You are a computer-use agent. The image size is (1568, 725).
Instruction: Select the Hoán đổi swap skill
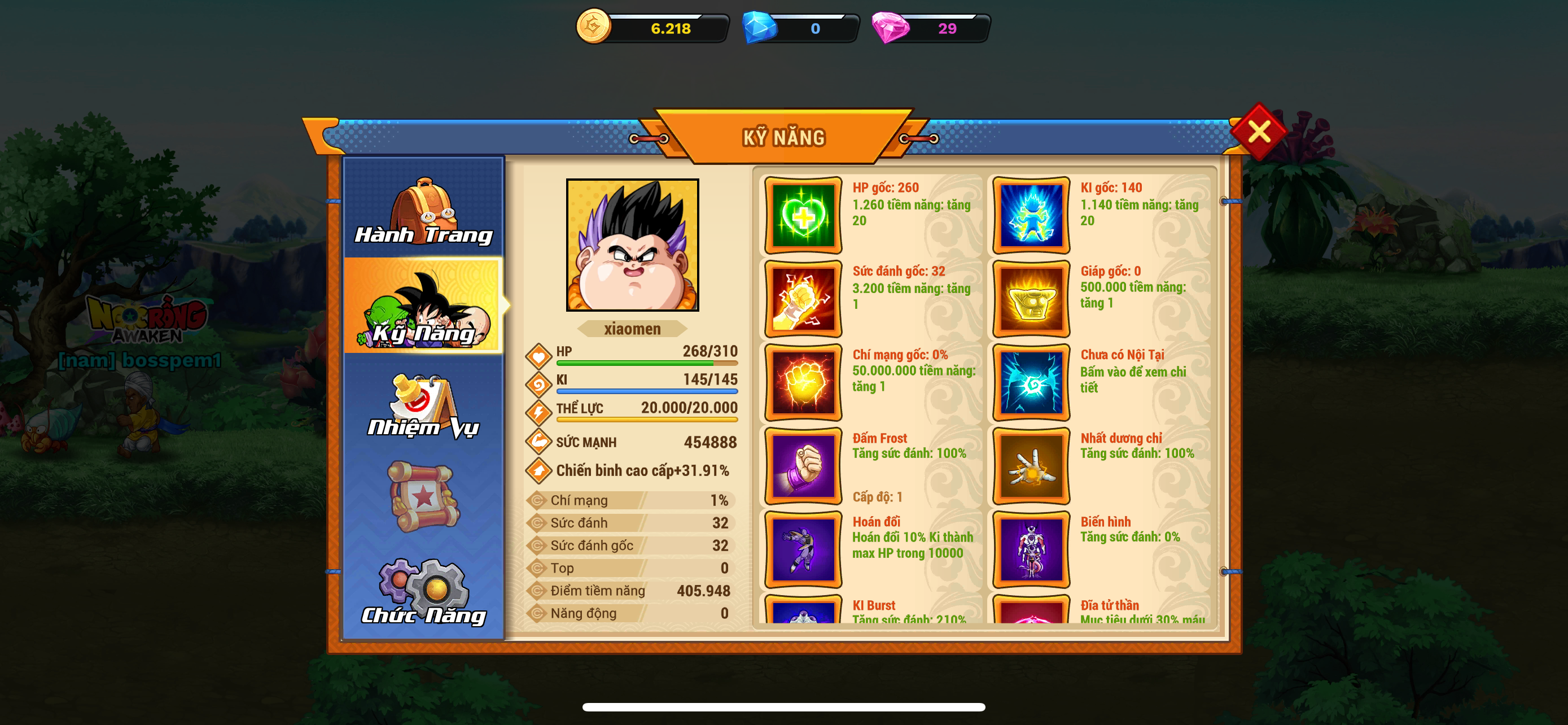pyautogui.click(x=804, y=549)
